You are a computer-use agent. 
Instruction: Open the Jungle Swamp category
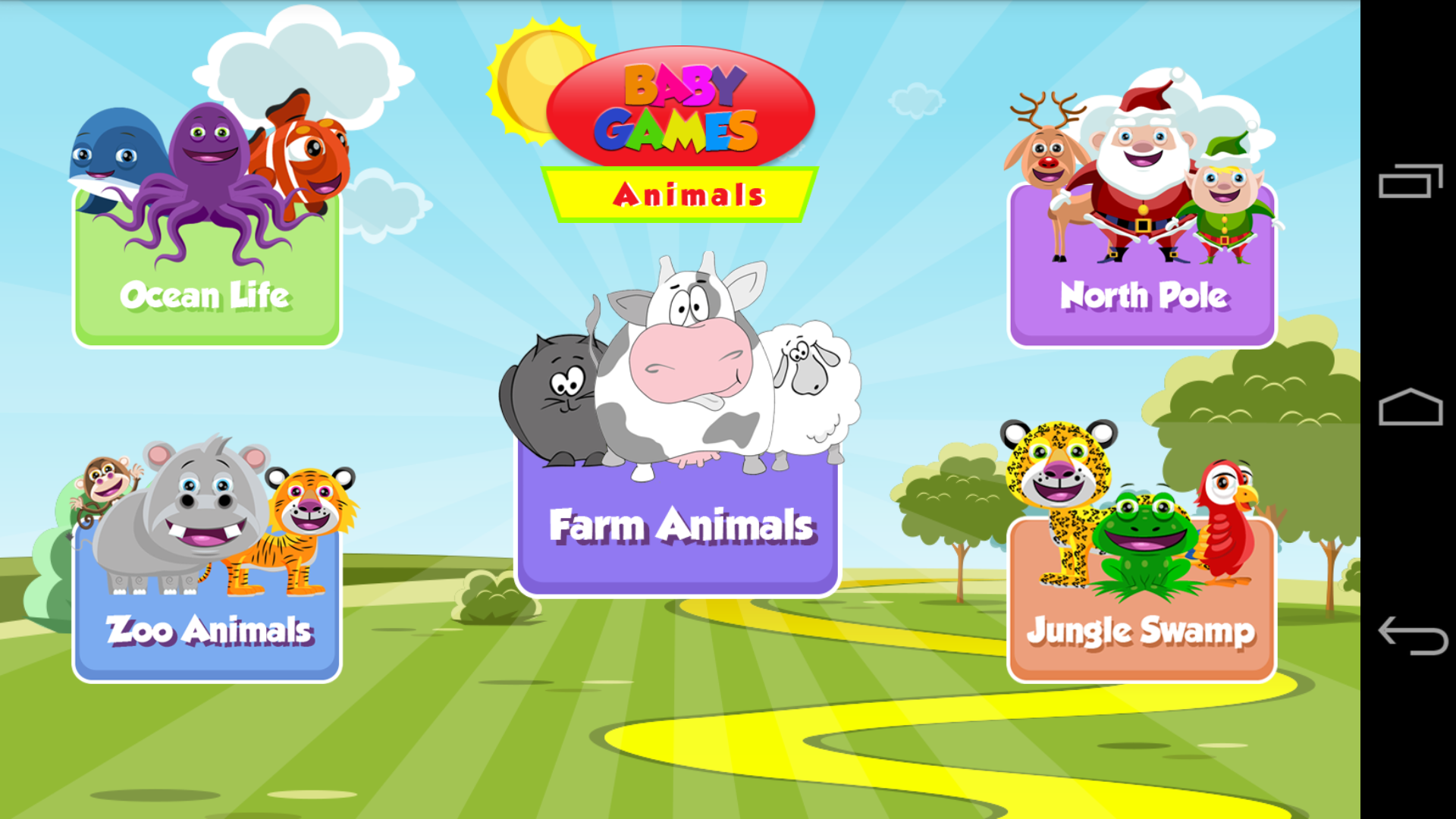tap(1141, 629)
